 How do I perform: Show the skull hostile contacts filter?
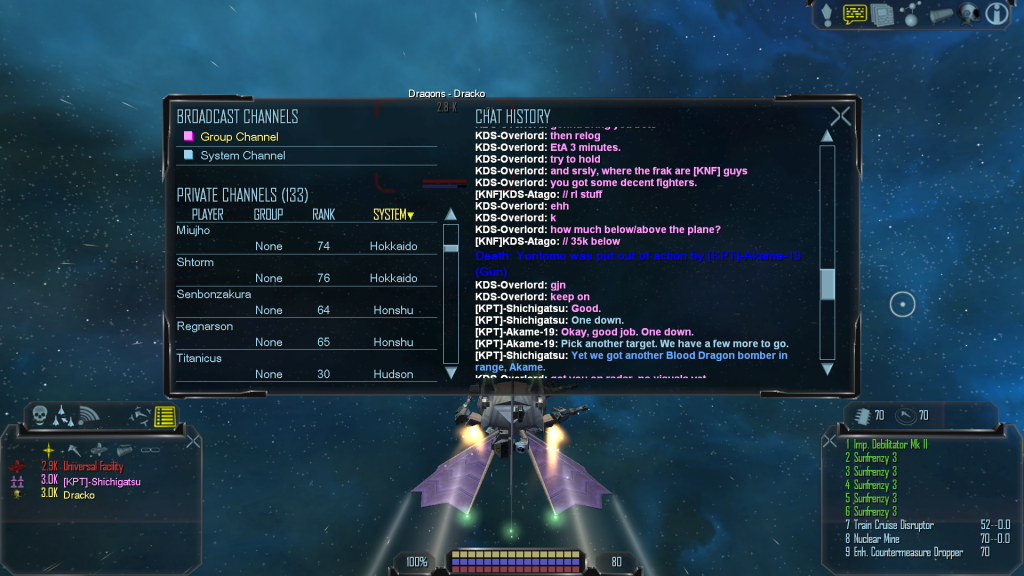(39, 415)
